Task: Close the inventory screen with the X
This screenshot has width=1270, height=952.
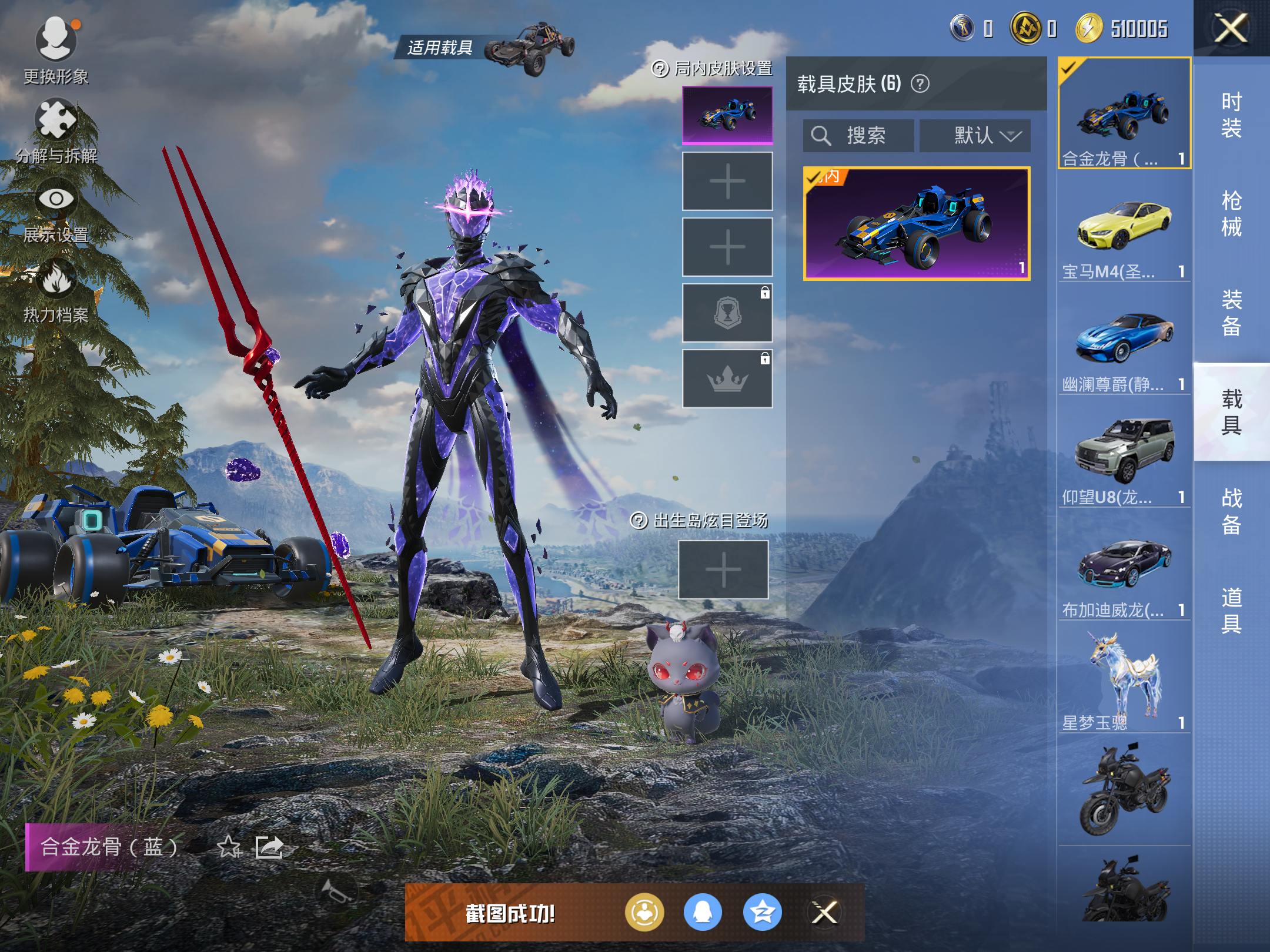Action: click(x=1231, y=29)
